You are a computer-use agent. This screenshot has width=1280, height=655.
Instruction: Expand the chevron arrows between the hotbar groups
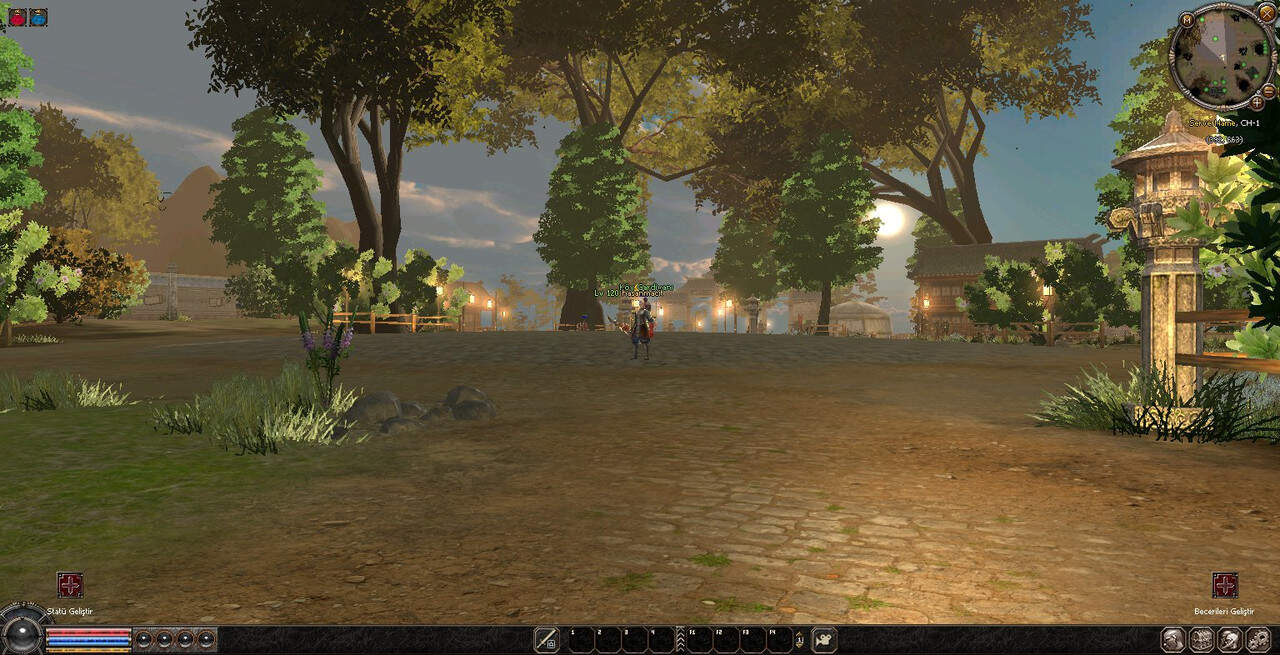pyautogui.click(x=680, y=639)
